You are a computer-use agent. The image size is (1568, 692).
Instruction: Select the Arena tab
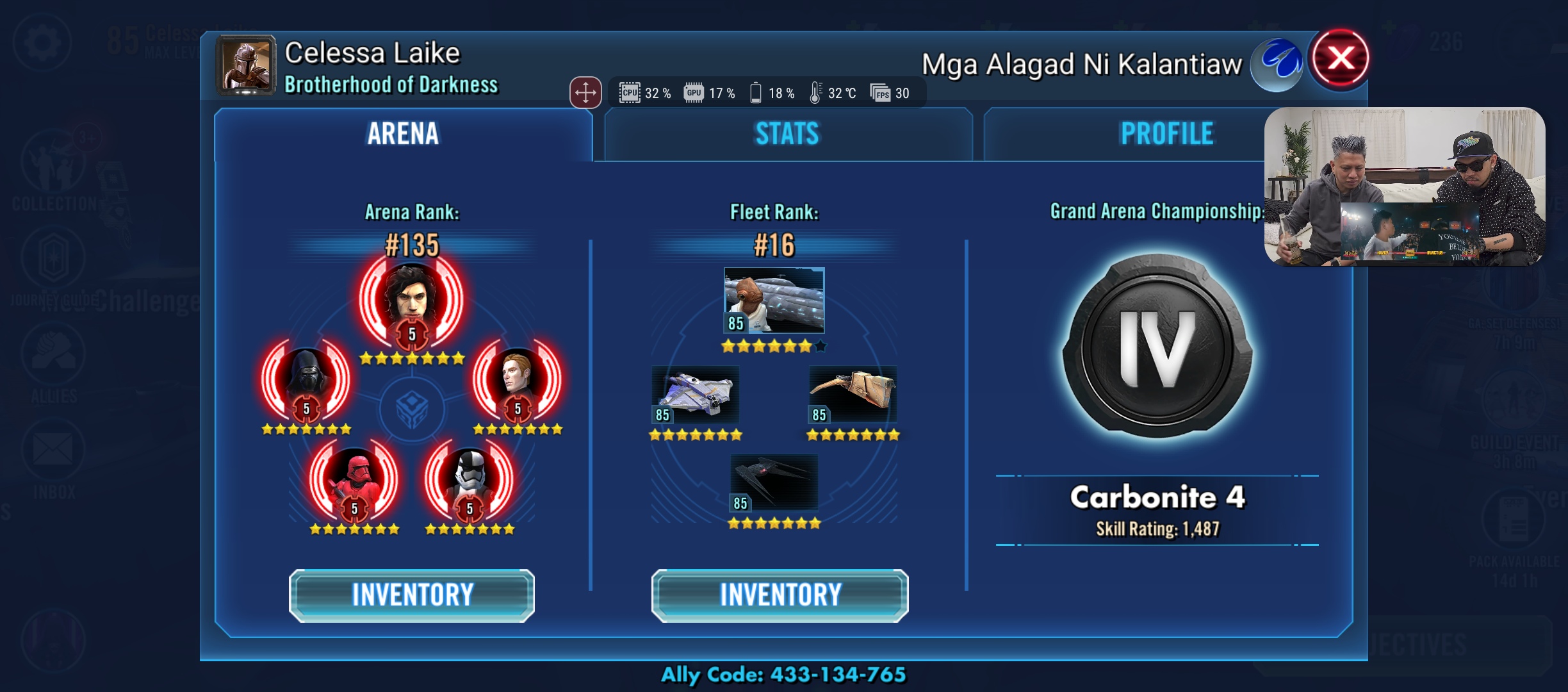403,134
